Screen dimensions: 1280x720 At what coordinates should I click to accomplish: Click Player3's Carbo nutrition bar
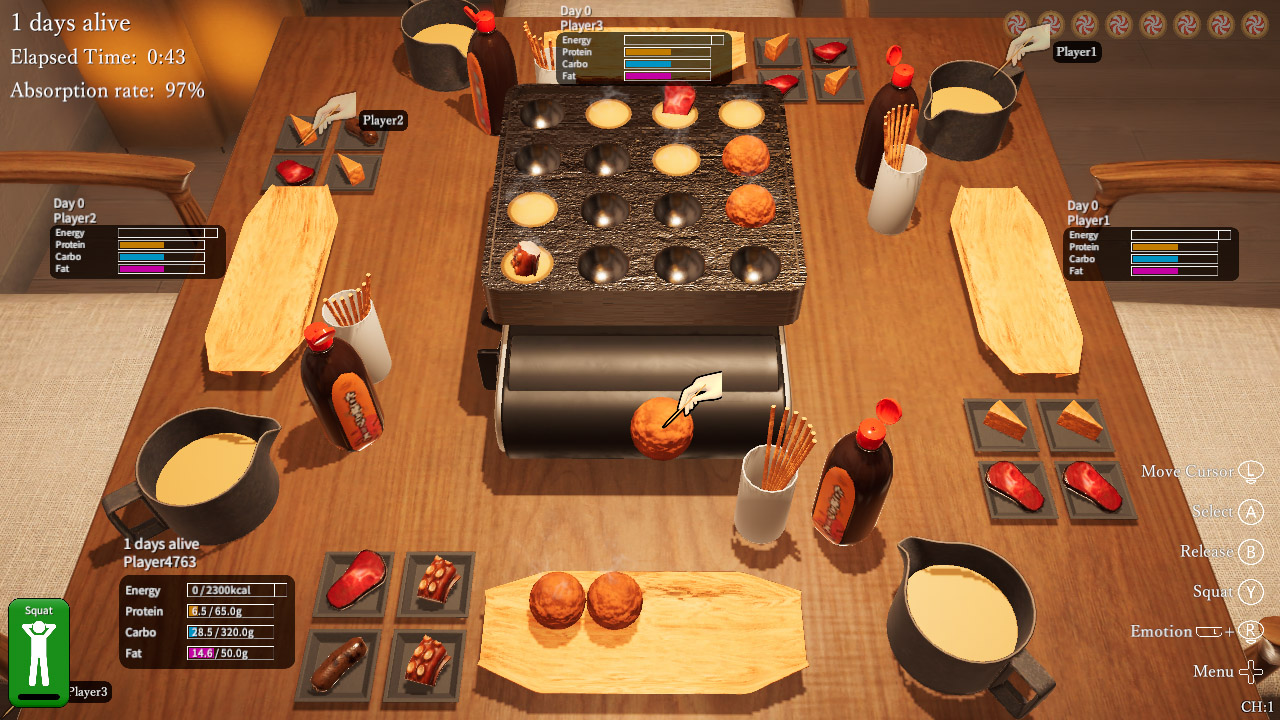click(668, 62)
